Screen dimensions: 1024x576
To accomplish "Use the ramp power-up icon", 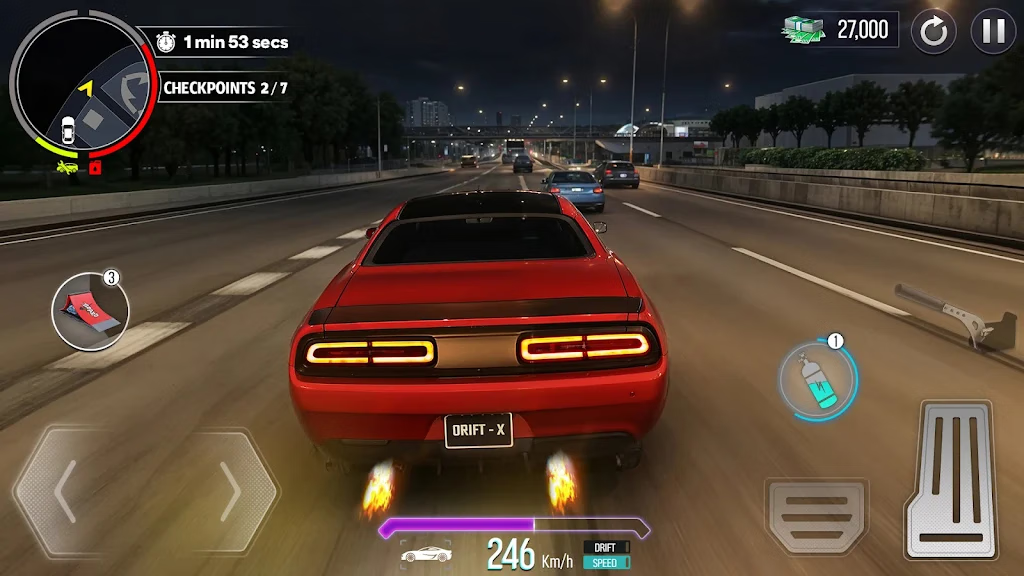I will tap(90, 311).
